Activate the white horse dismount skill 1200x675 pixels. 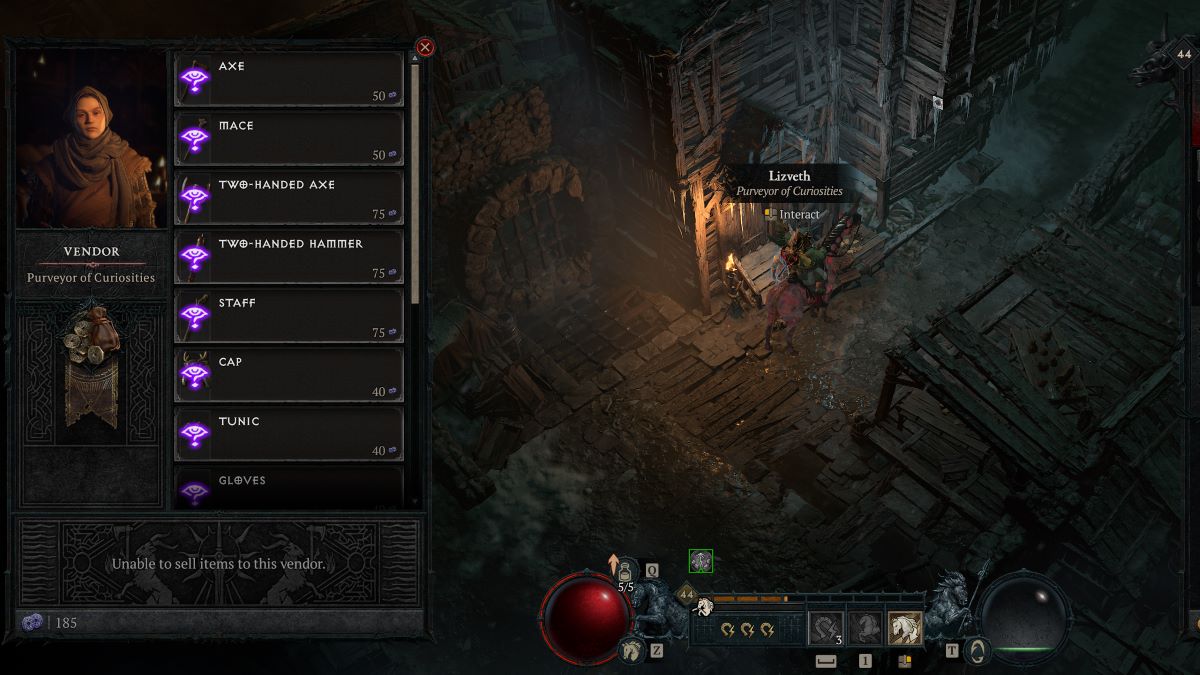click(906, 628)
